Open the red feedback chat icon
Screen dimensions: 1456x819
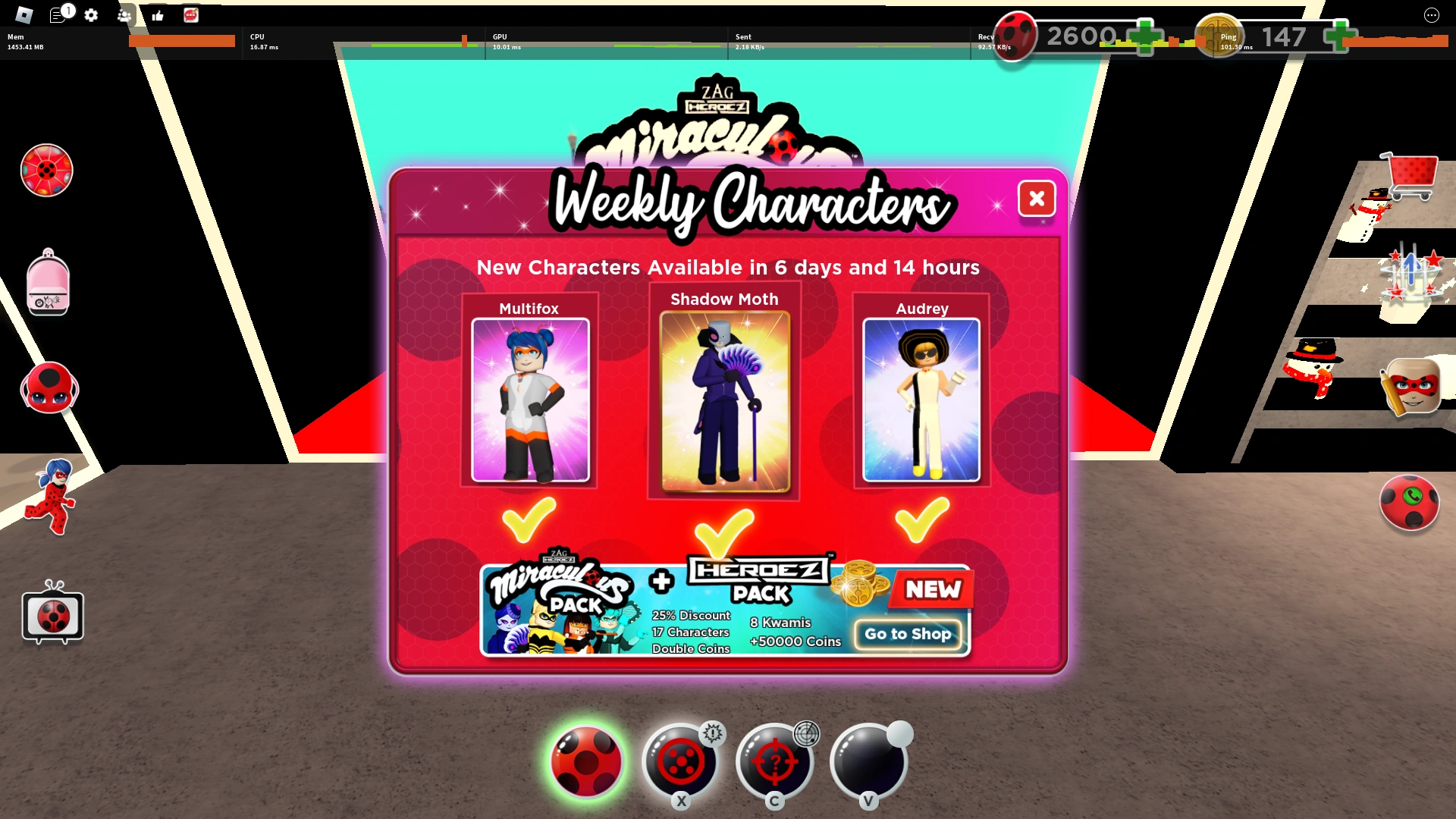191,15
